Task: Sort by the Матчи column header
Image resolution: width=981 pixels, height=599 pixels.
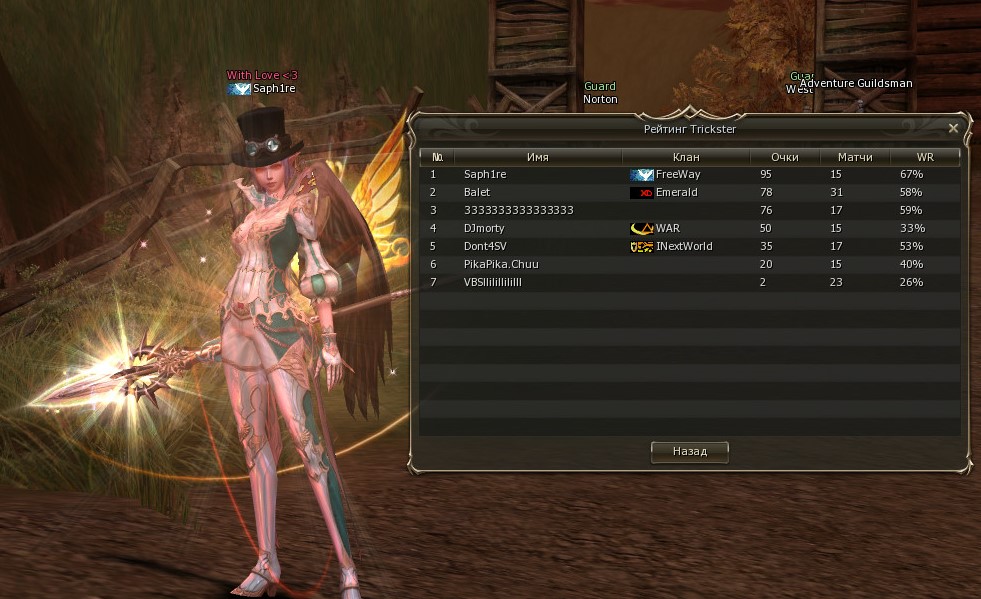Action: [855, 157]
